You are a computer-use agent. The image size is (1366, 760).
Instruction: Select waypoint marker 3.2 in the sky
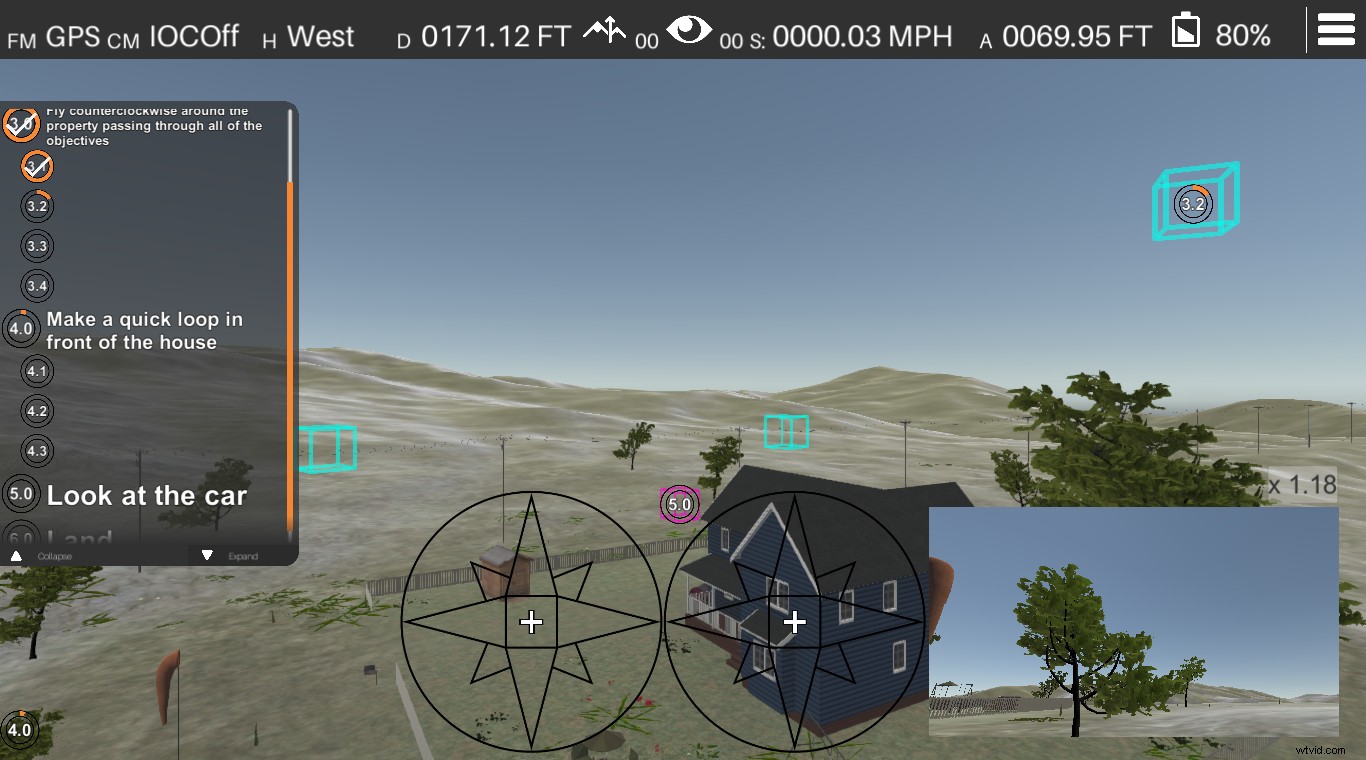[1192, 203]
